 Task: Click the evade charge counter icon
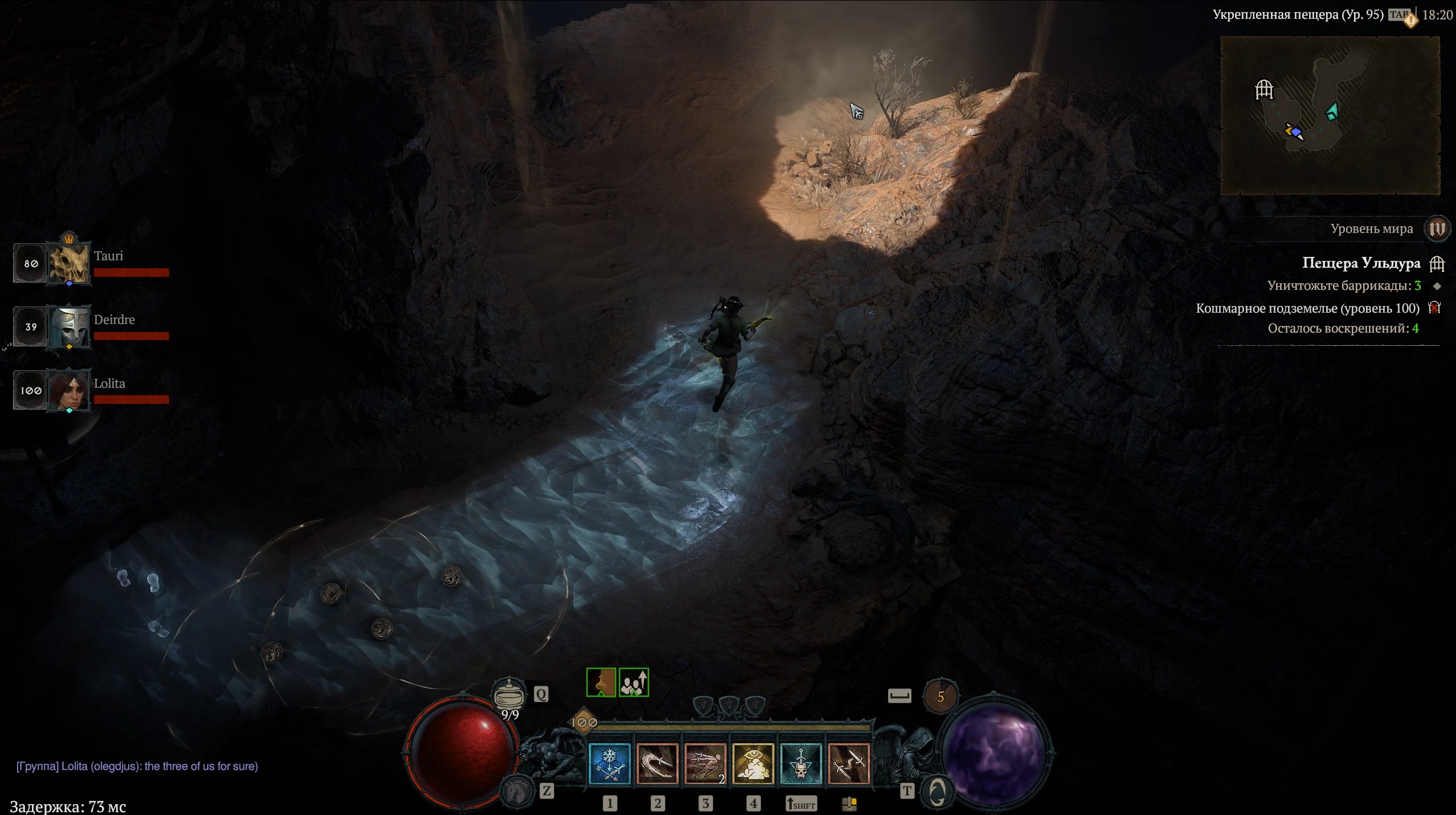[x=940, y=696]
